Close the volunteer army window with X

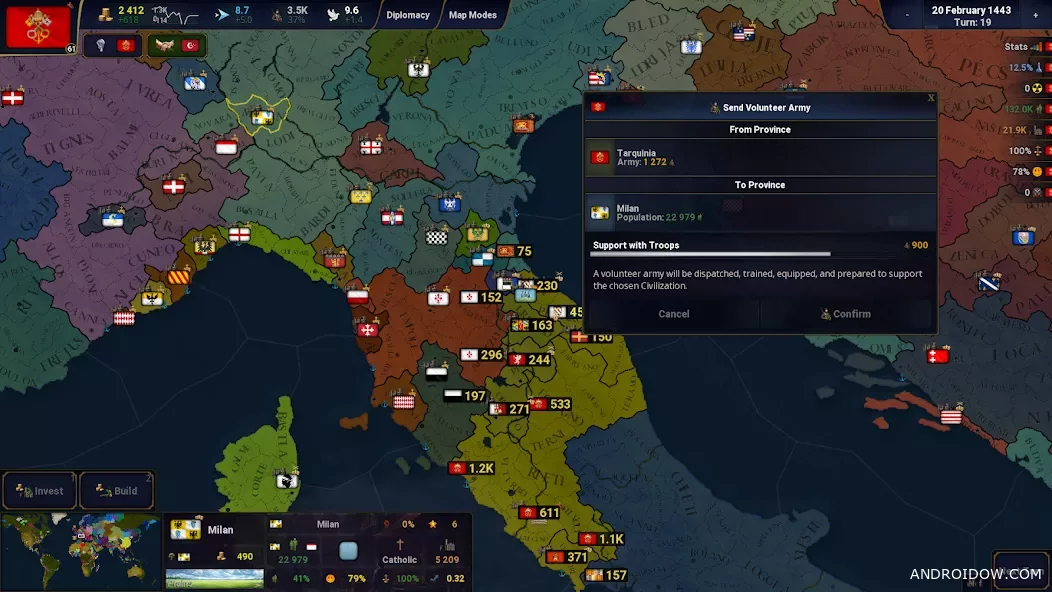coord(931,98)
